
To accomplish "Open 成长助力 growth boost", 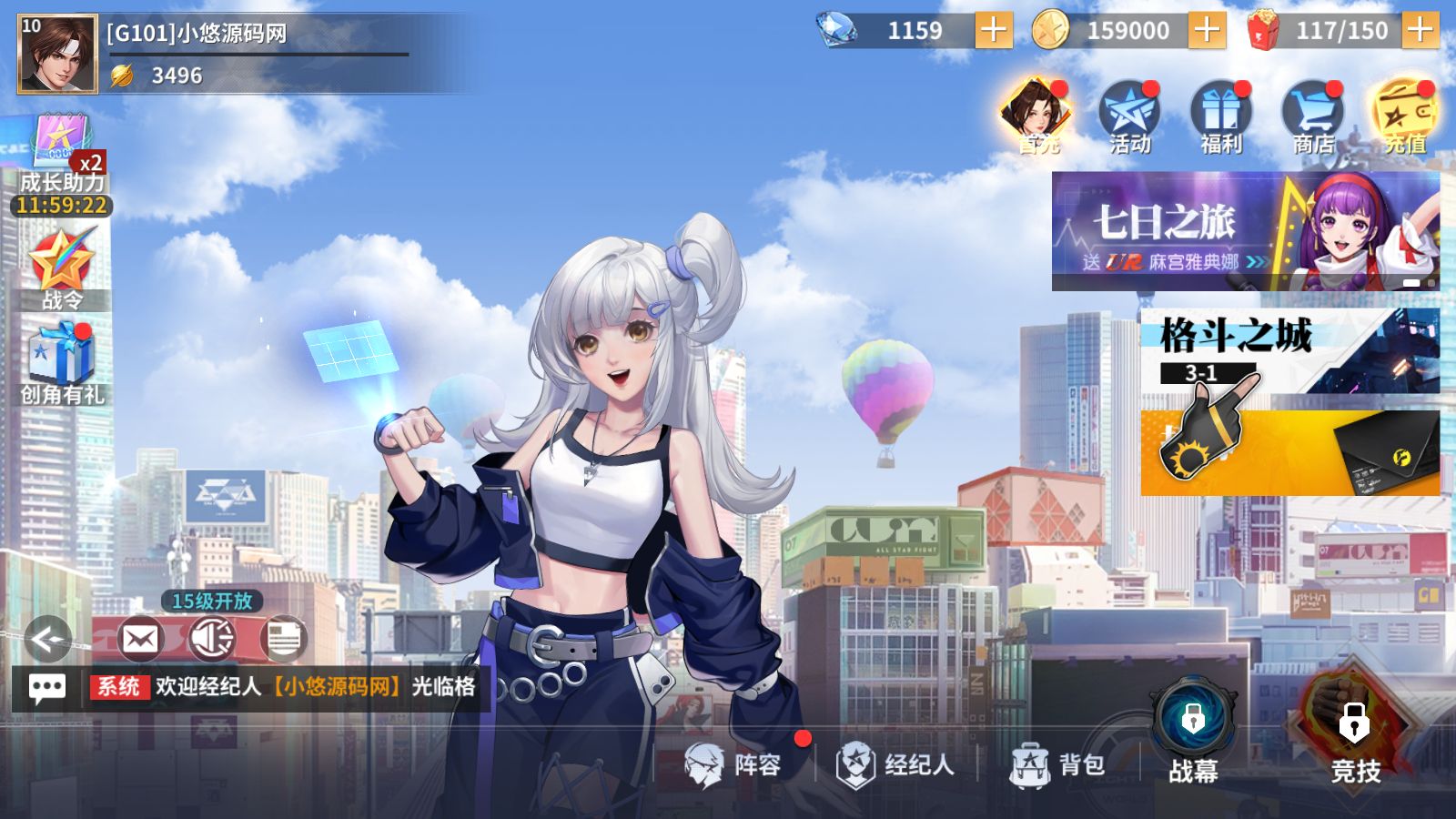I will (62, 164).
